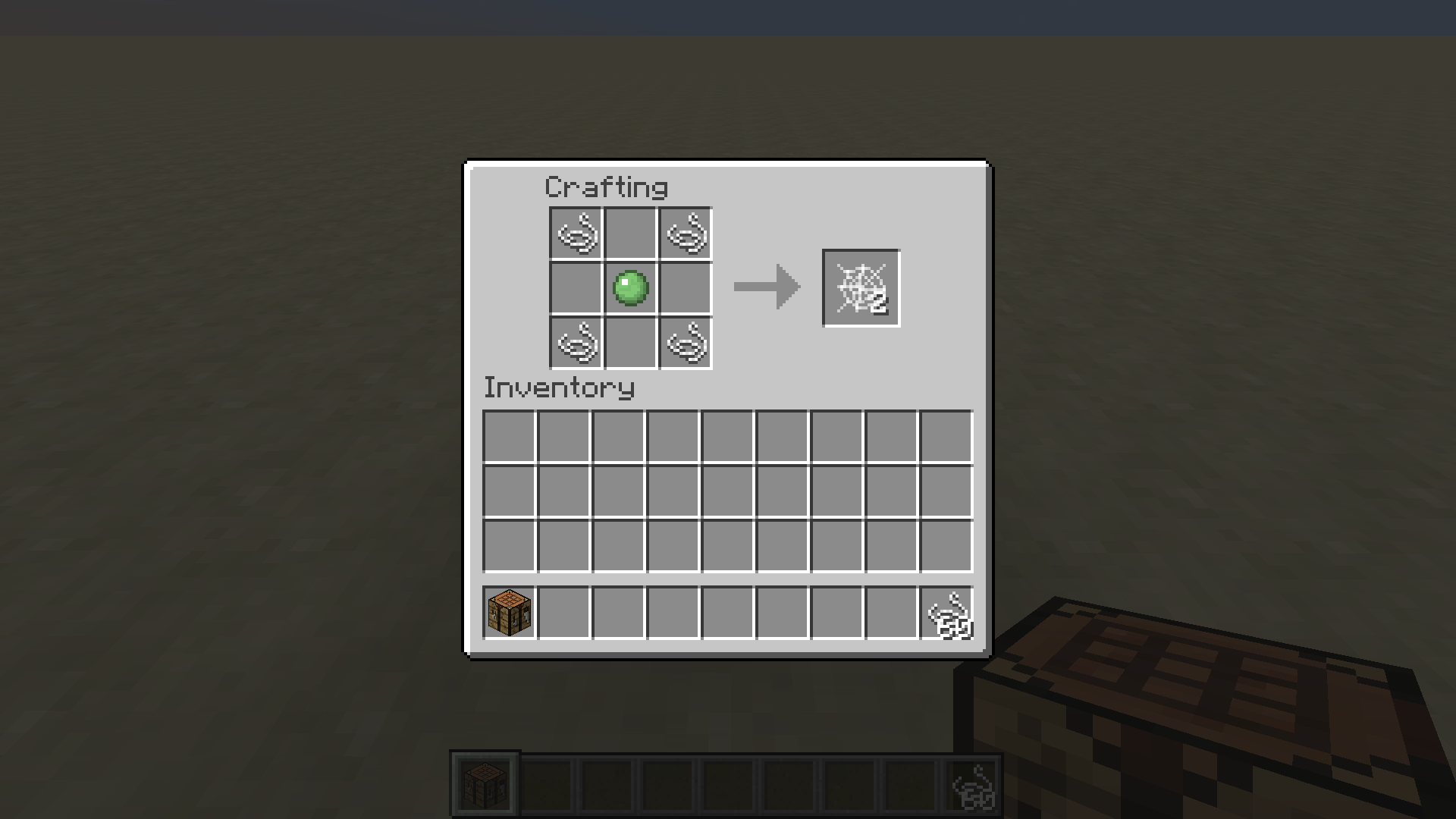Click the empty slot beside the crafting table in inventory
Viewport: 1456px width, 819px height.
[563, 613]
